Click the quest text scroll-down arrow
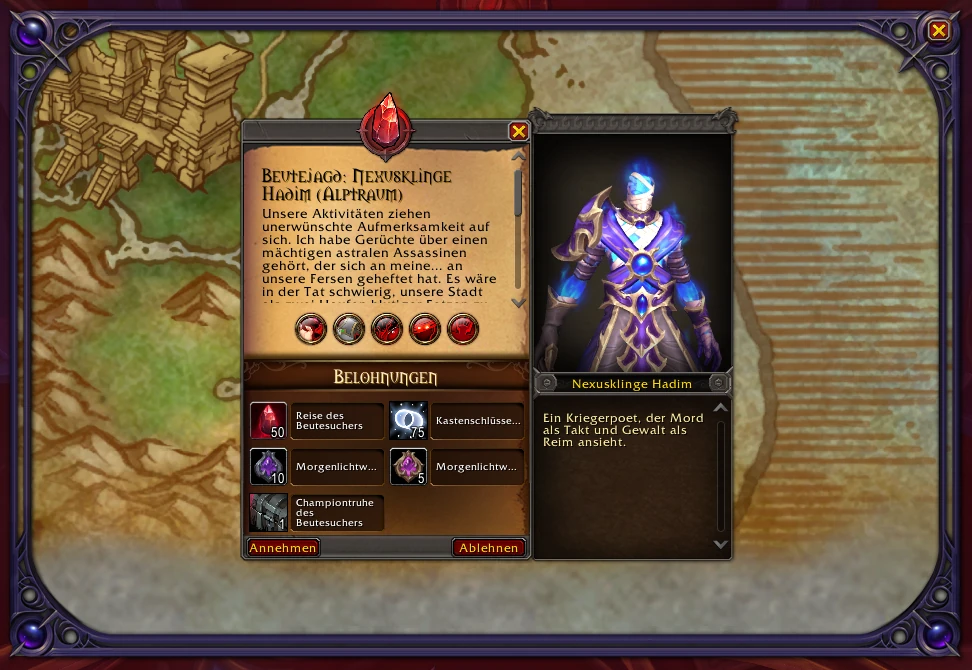972x670 pixels. (518, 302)
